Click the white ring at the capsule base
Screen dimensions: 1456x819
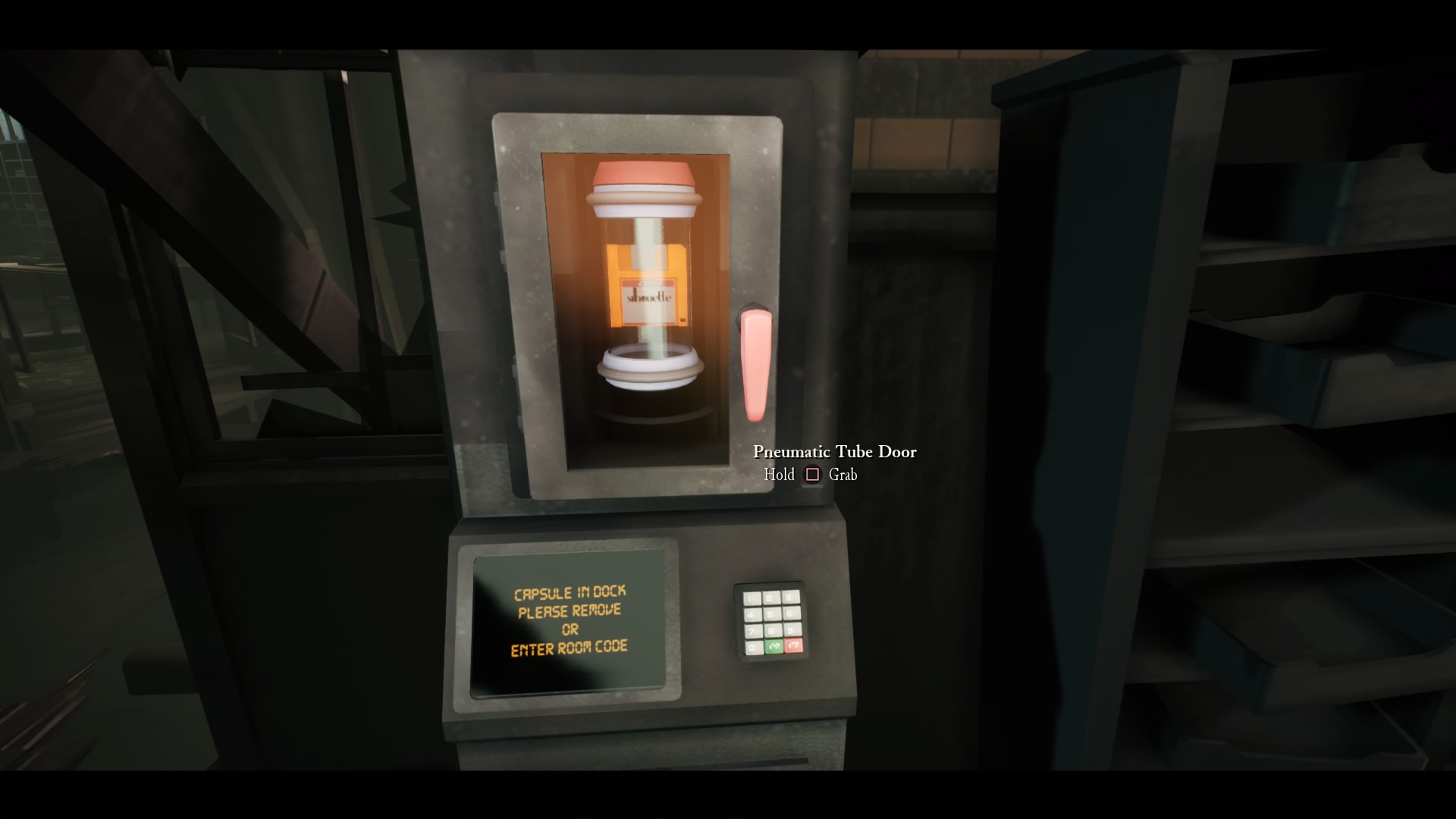click(648, 368)
